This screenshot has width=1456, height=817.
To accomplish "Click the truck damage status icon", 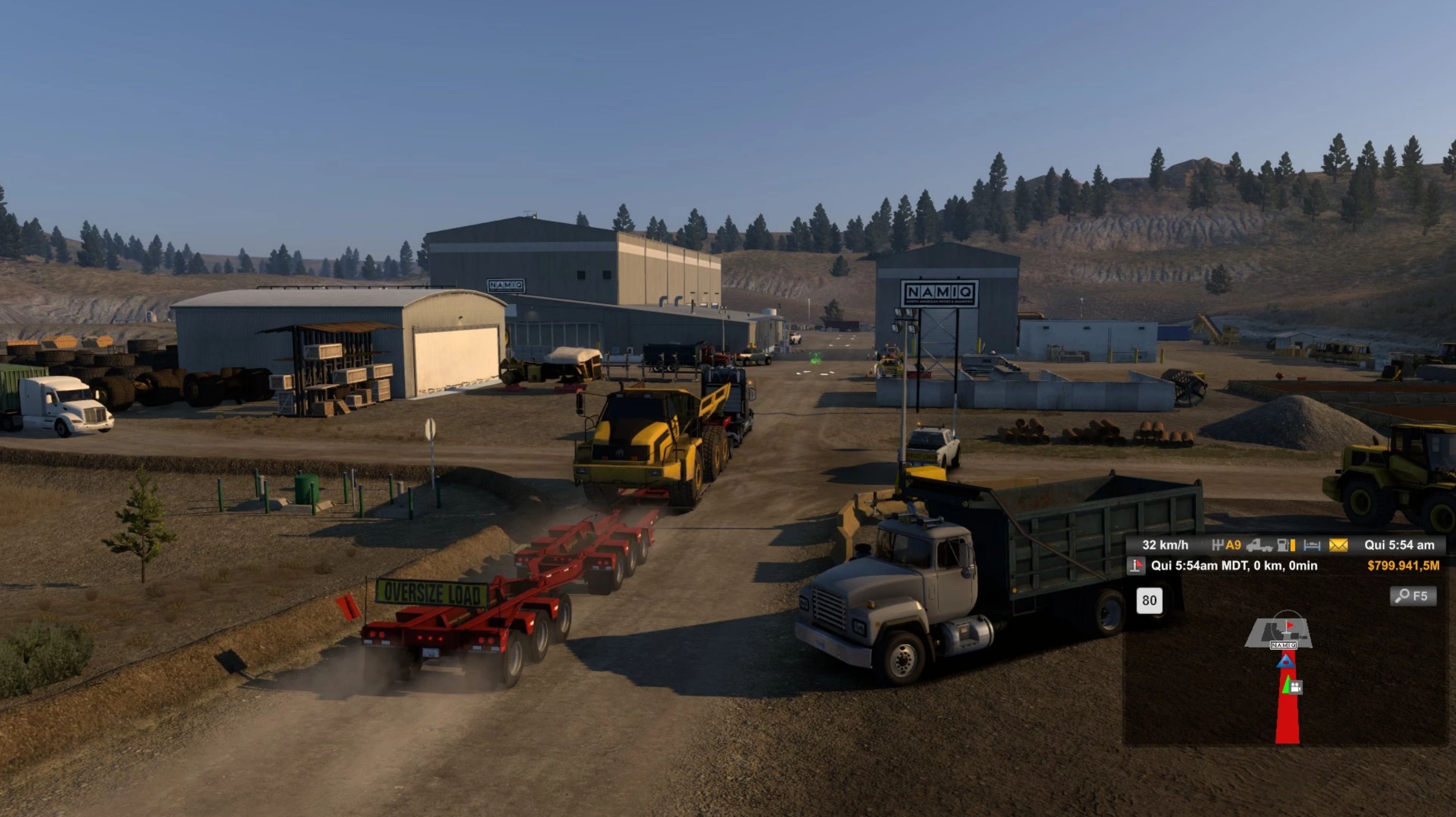I will [1259, 545].
